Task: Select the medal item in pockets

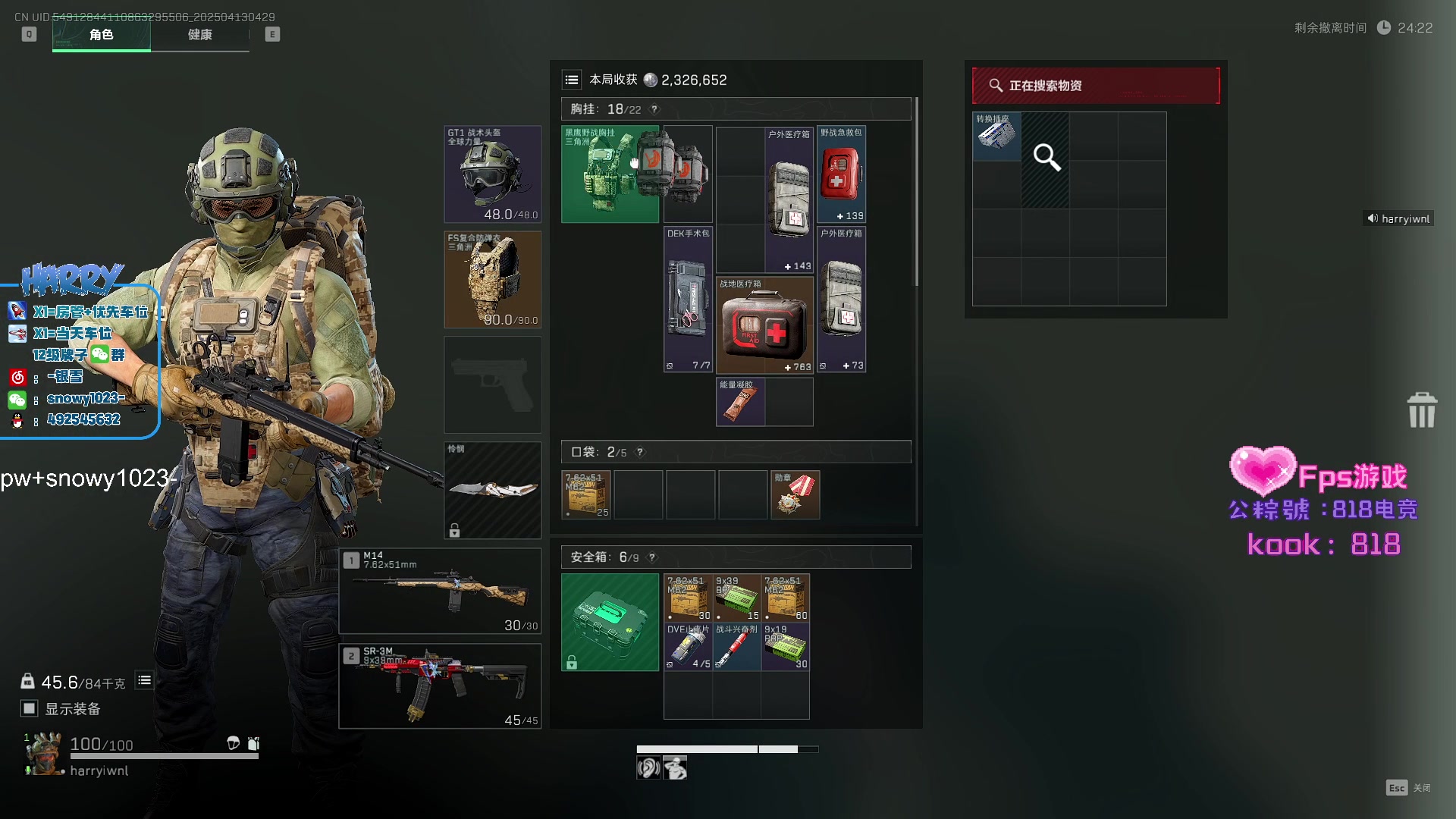Action: tap(795, 494)
